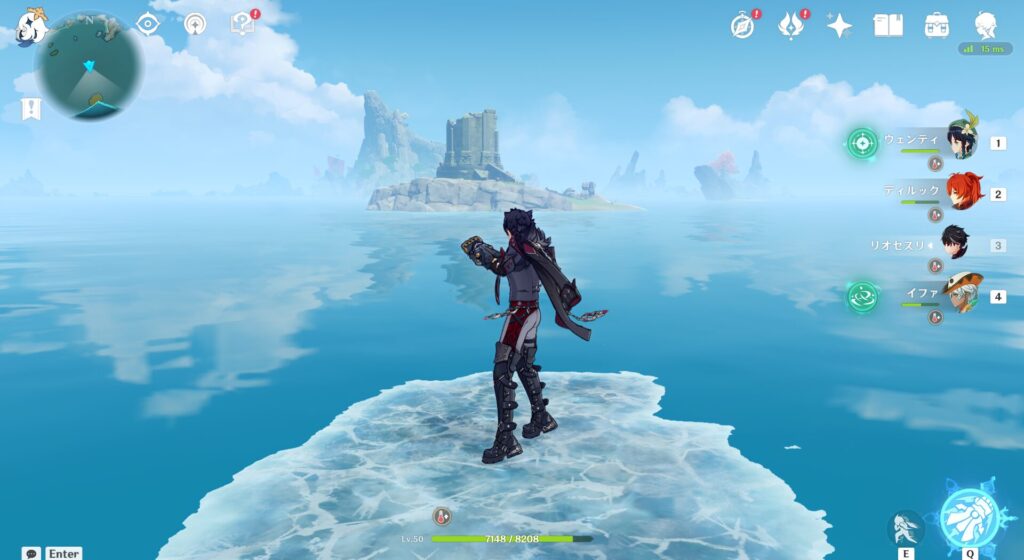Open the adventurer handbook book icon

tap(888, 25)
